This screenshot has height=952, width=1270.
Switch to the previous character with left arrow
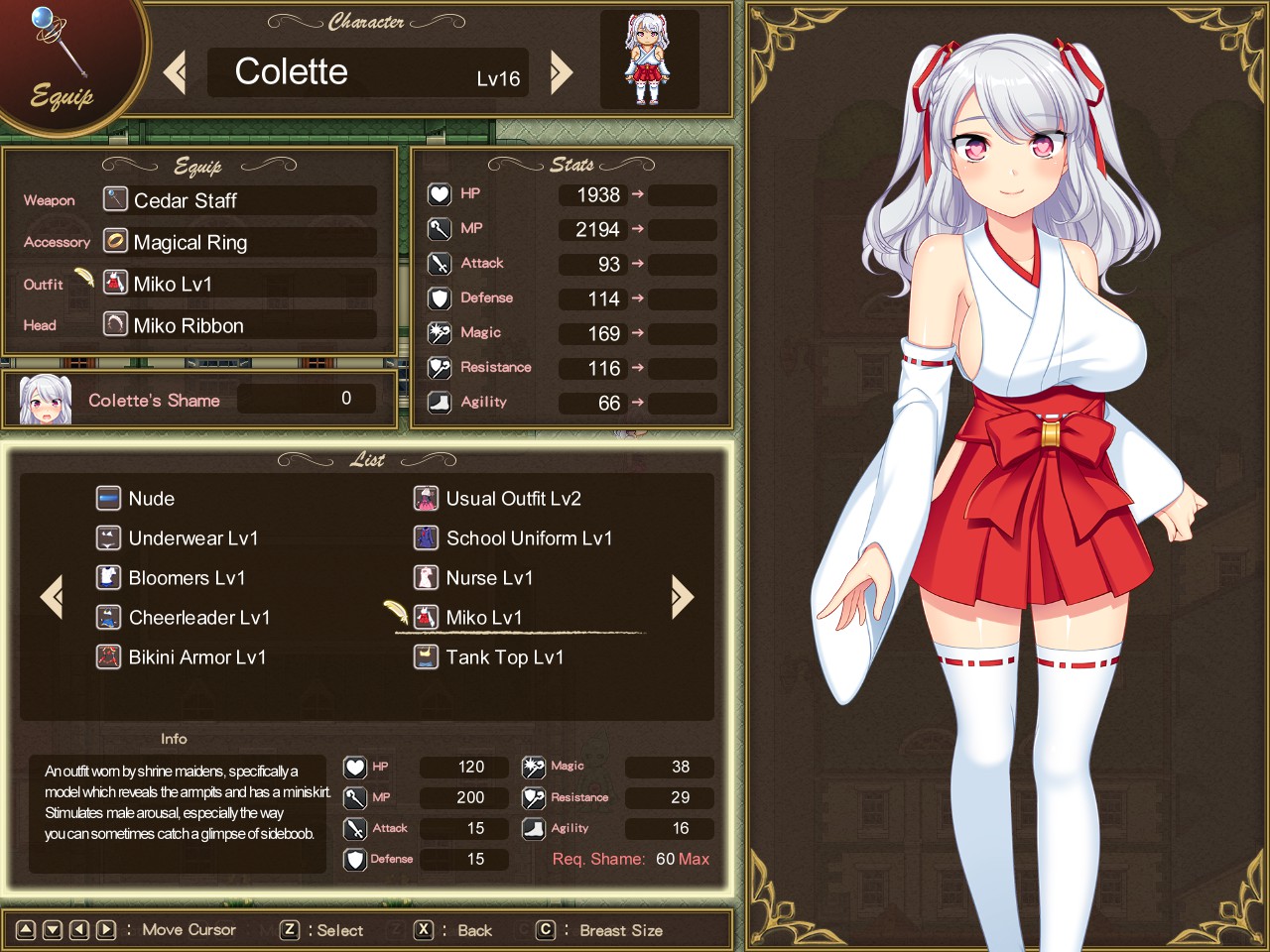click(x=176, y=72)
